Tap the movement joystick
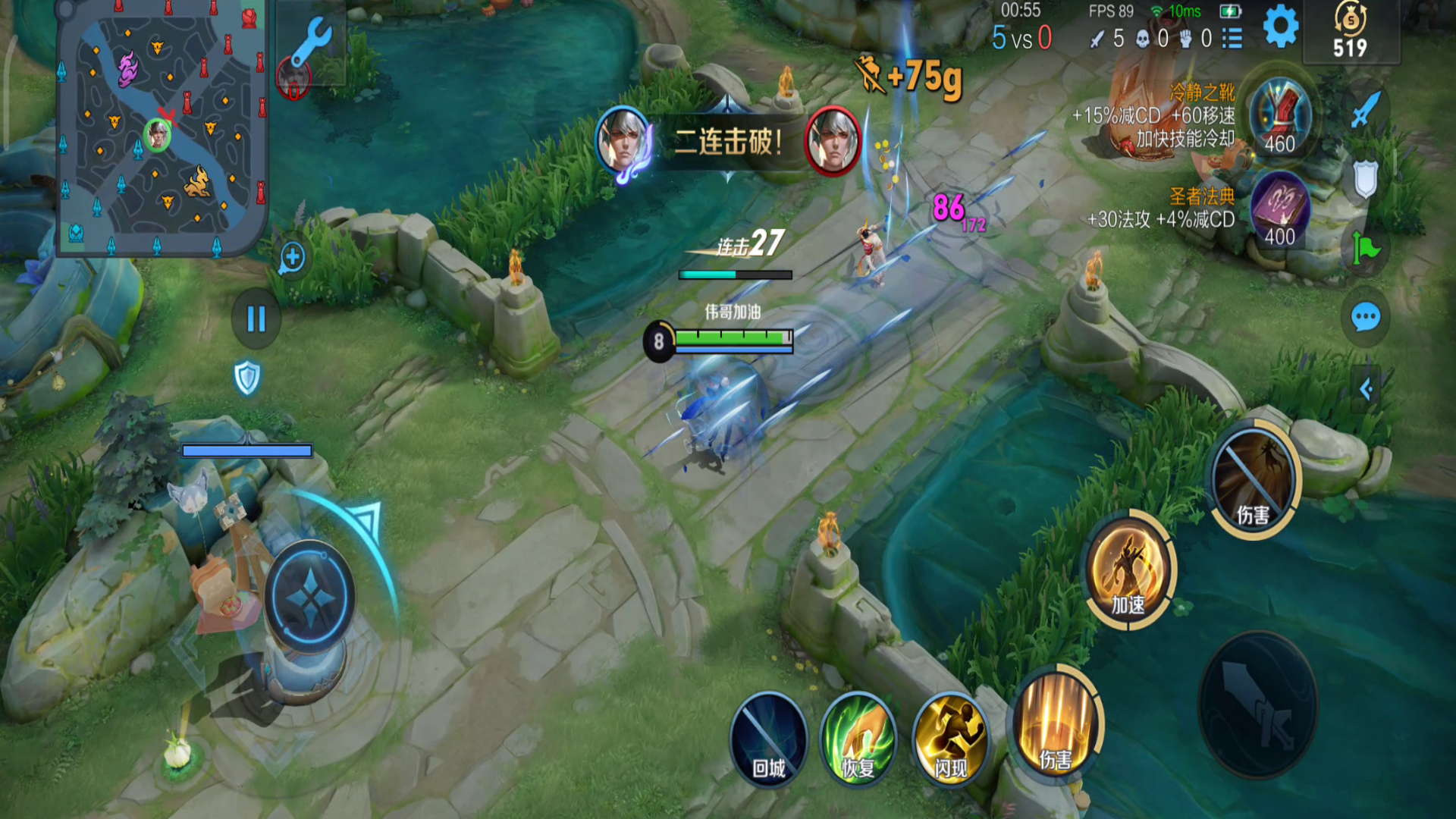The image size is (1456, 819). coord(309,597)
